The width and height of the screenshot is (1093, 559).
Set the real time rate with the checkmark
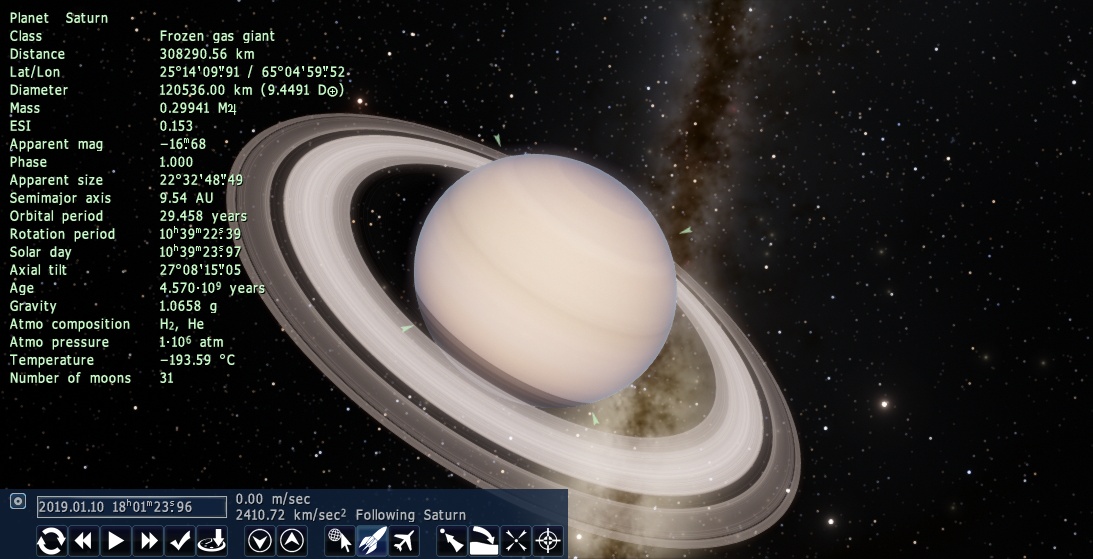(x=180, y=541)
